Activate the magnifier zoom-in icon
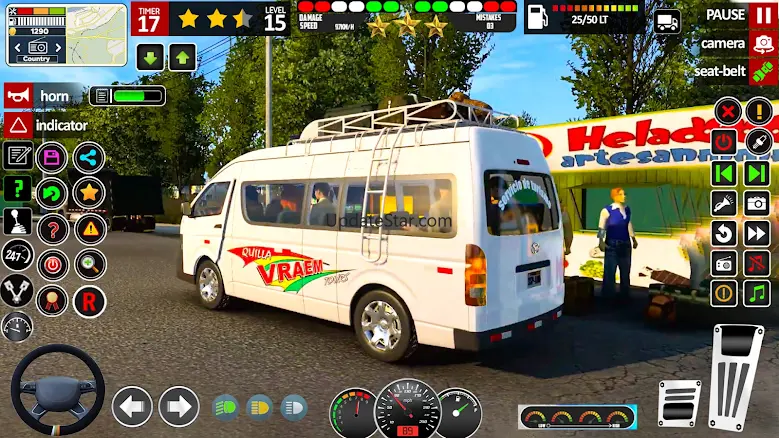 [89, 265]
